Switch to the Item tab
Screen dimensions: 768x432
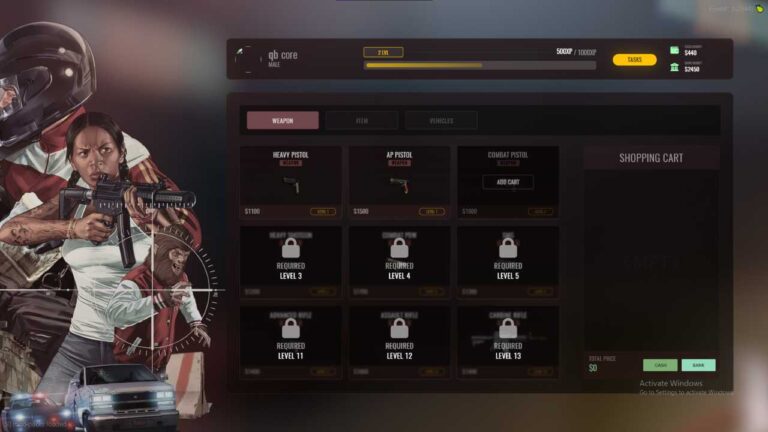pos(361,120)
